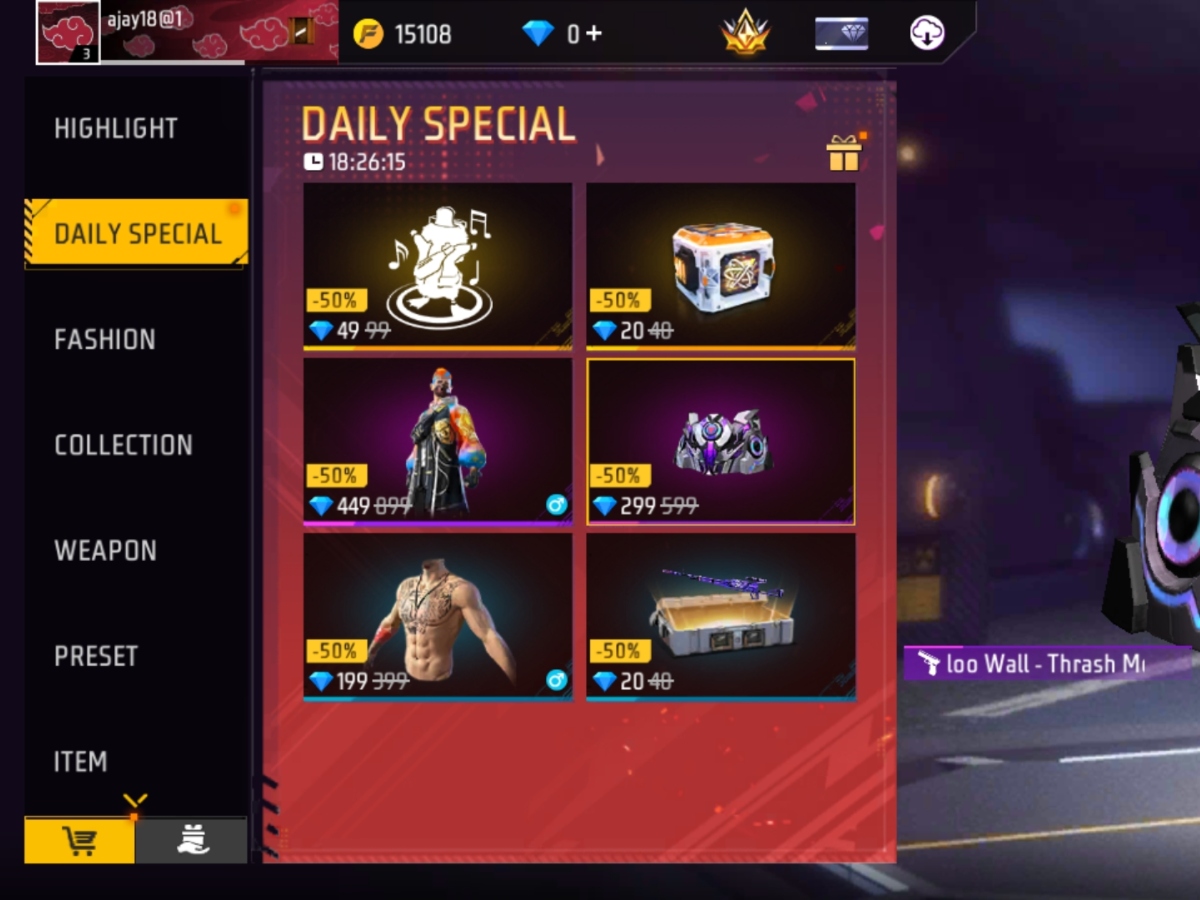Switch to the Fashion category
Image resolution: width=1200 pixels, height=900 pixels.
105,340
